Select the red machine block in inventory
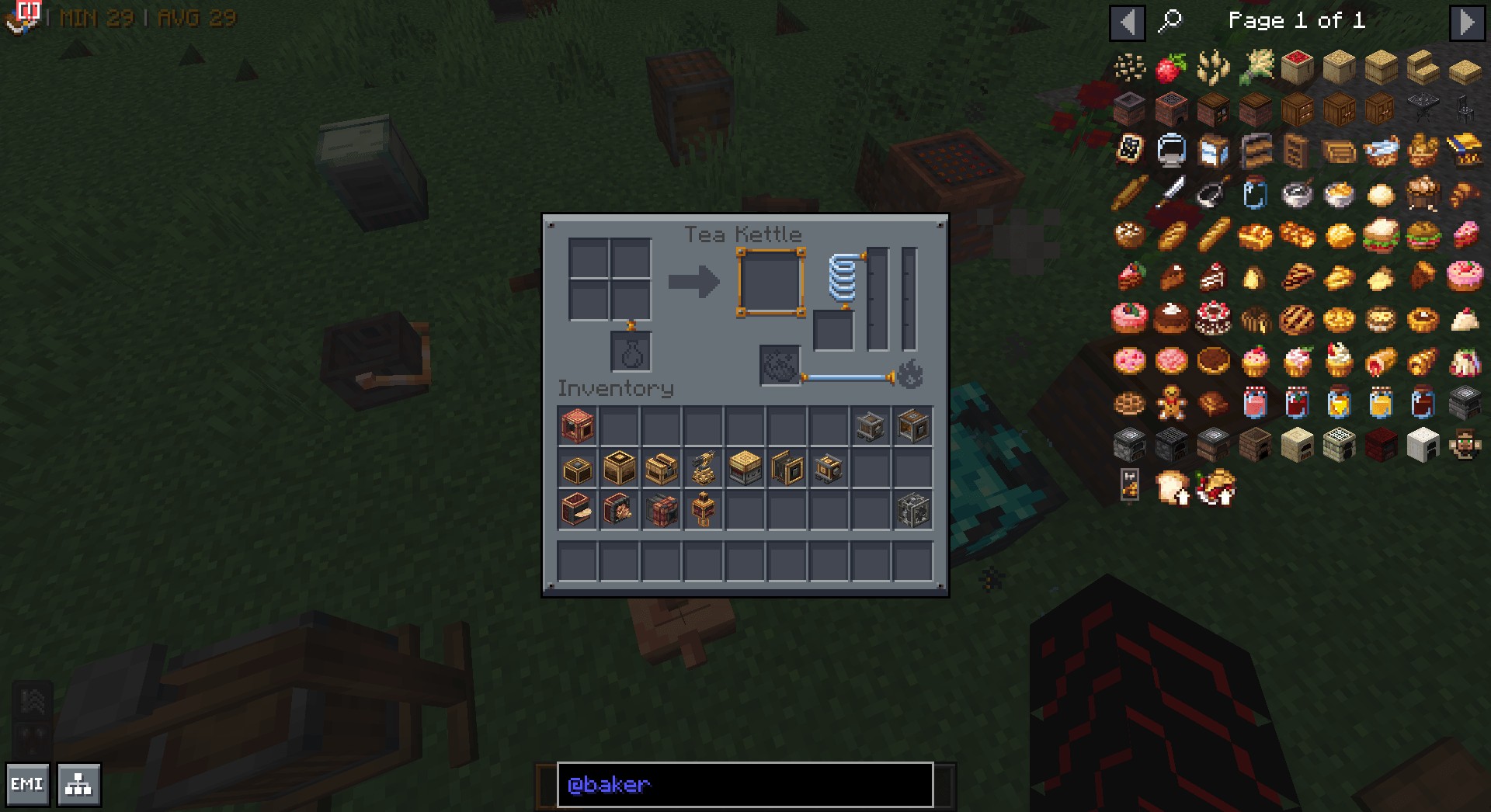Screen dimensions: 1491x812 pyautogui.click(x=578, y=426)
